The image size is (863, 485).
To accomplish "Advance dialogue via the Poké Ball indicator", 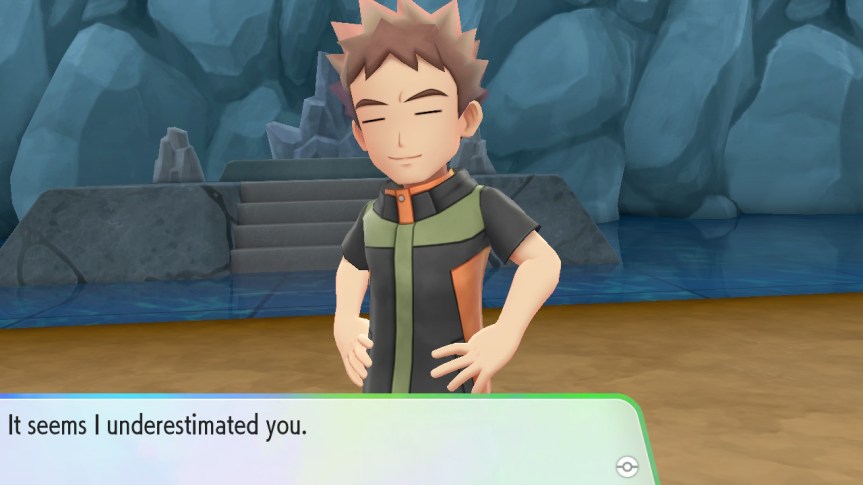I will [627, 466].
